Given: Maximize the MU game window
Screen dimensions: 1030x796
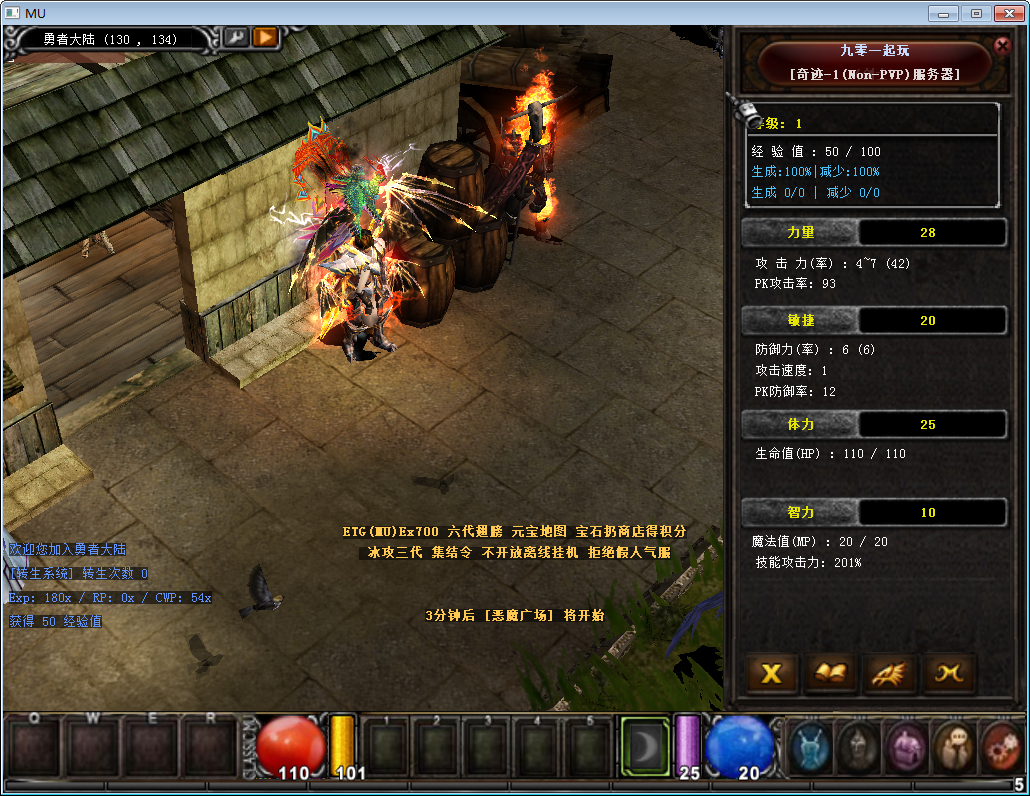Looking at the screenshot, I should click(976, 13).
